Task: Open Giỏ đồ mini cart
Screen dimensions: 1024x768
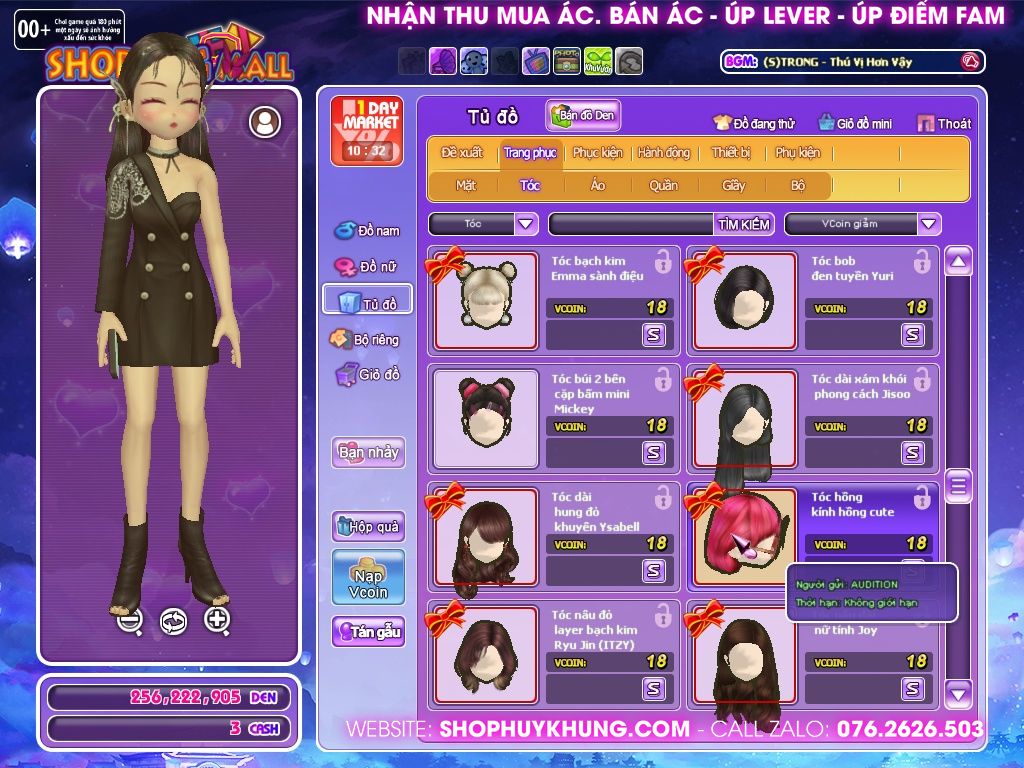Action: pyautogui.click(x=855, y=124)
